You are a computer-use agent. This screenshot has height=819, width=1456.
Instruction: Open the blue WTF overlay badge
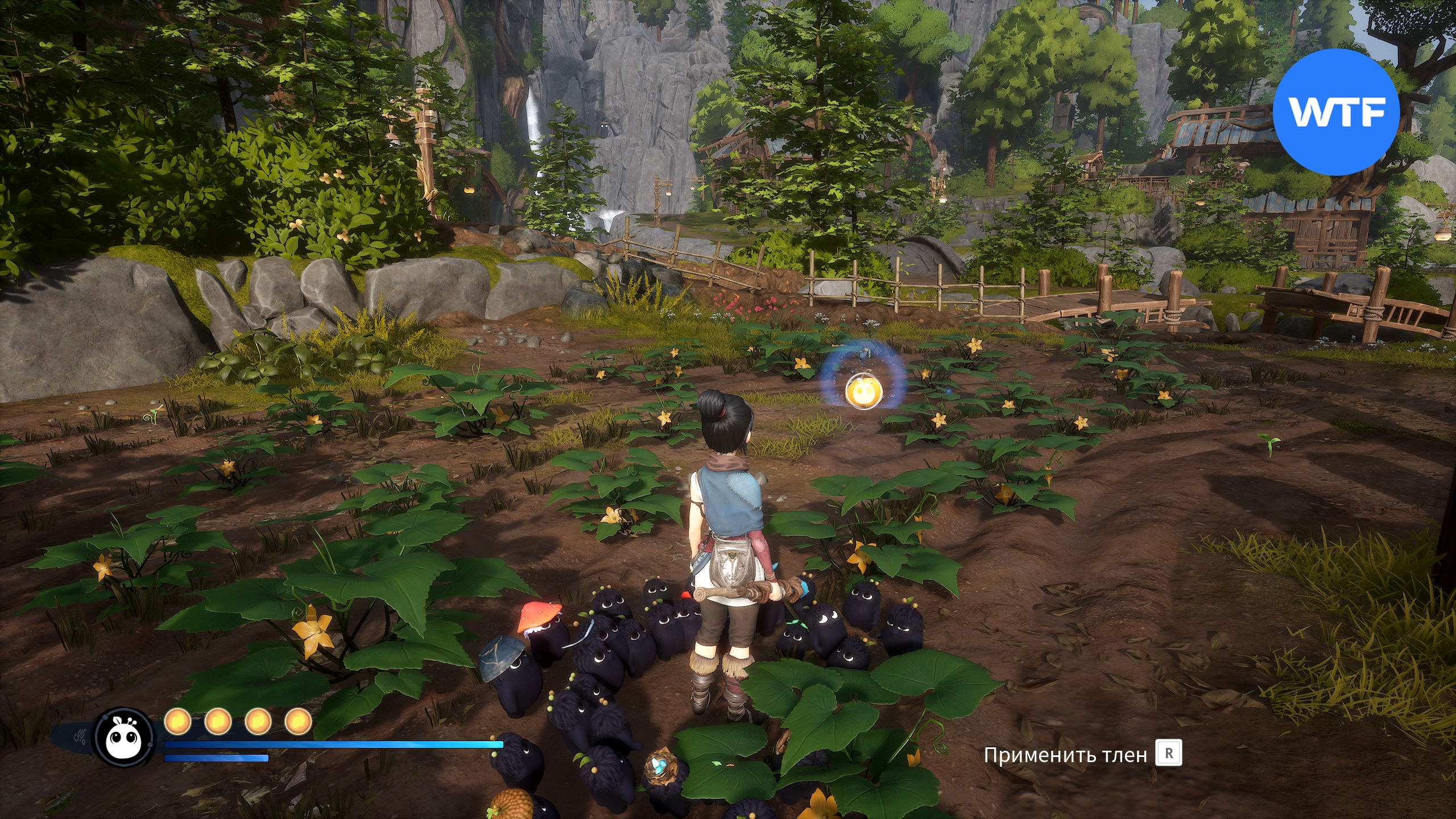click(x=1335, y=112)
